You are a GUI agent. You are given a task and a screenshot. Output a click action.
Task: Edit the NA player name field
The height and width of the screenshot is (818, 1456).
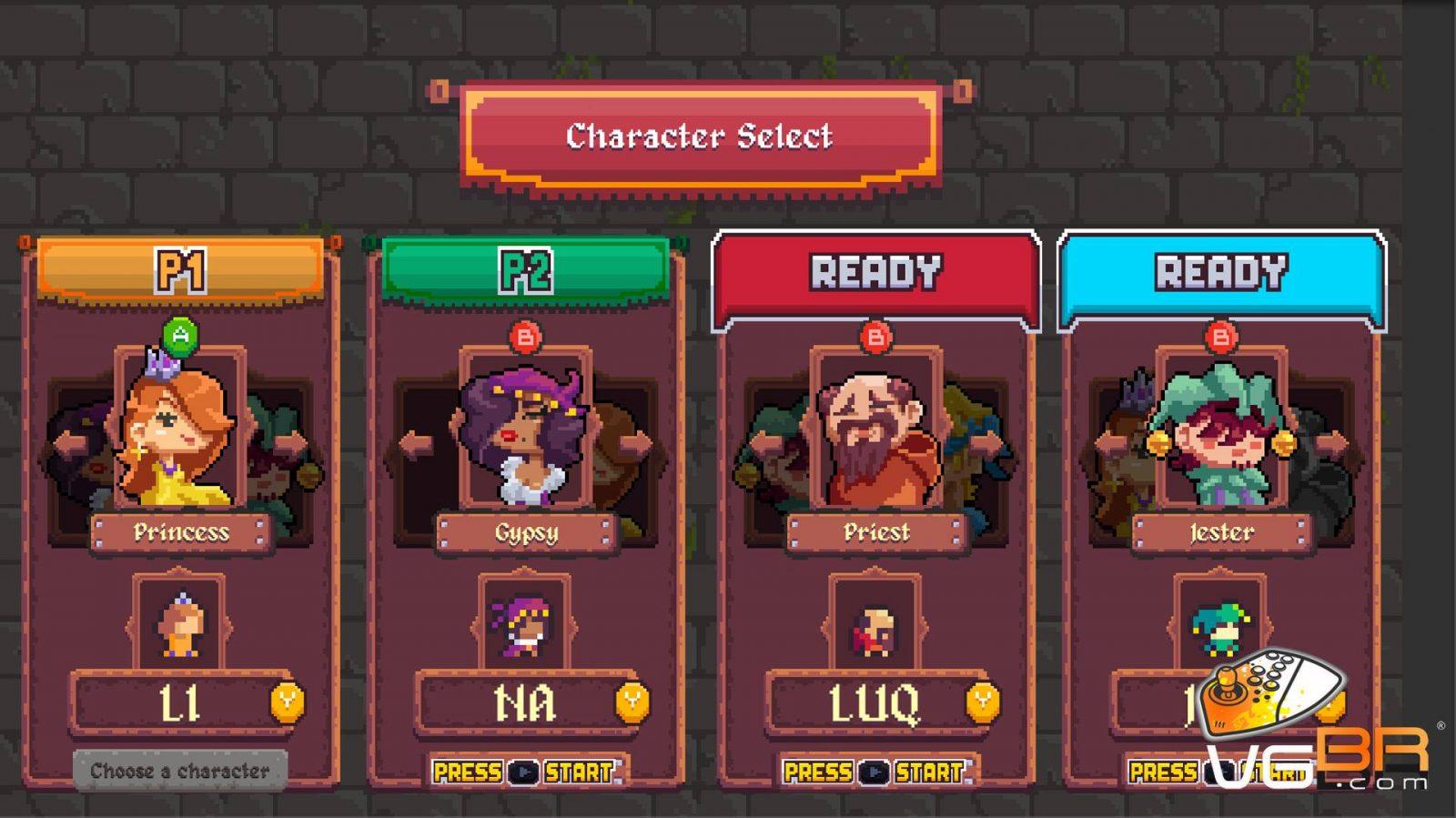point(524,703)
